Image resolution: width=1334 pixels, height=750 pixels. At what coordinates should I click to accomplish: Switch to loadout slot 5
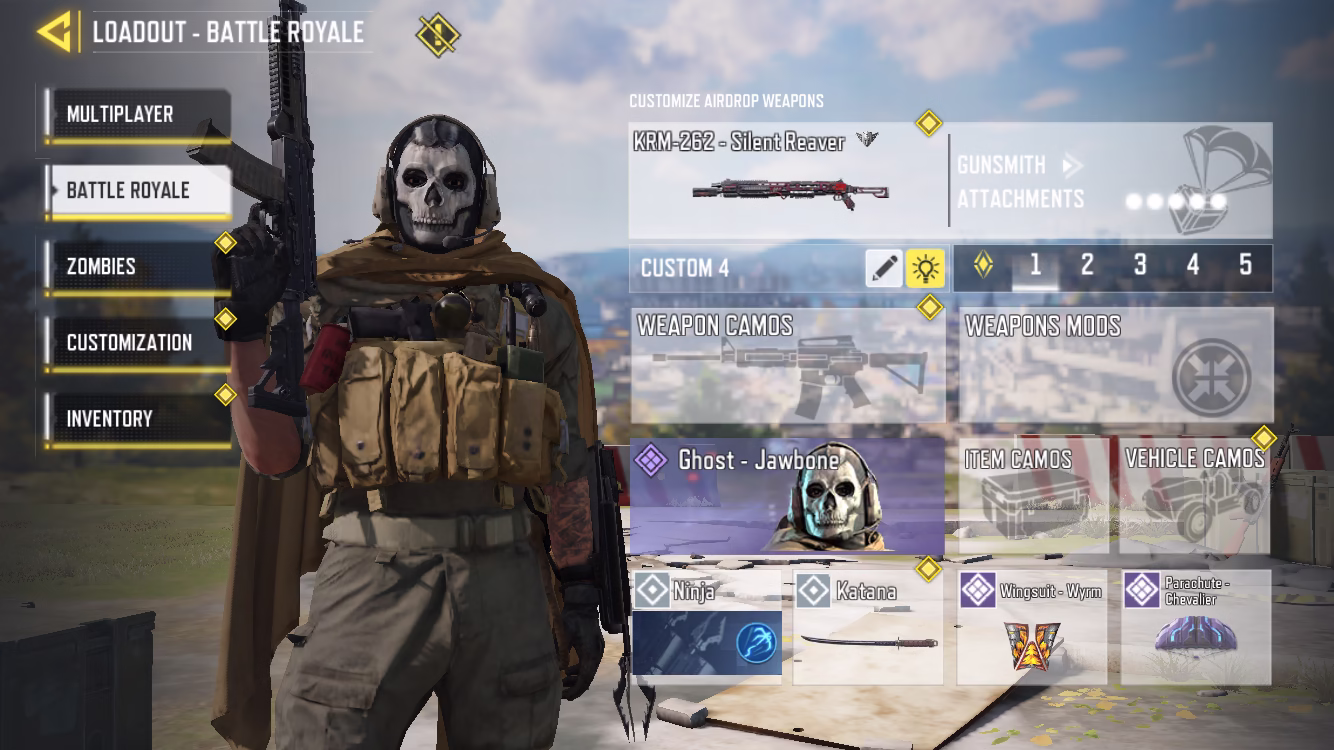[x=1245, y=266]
